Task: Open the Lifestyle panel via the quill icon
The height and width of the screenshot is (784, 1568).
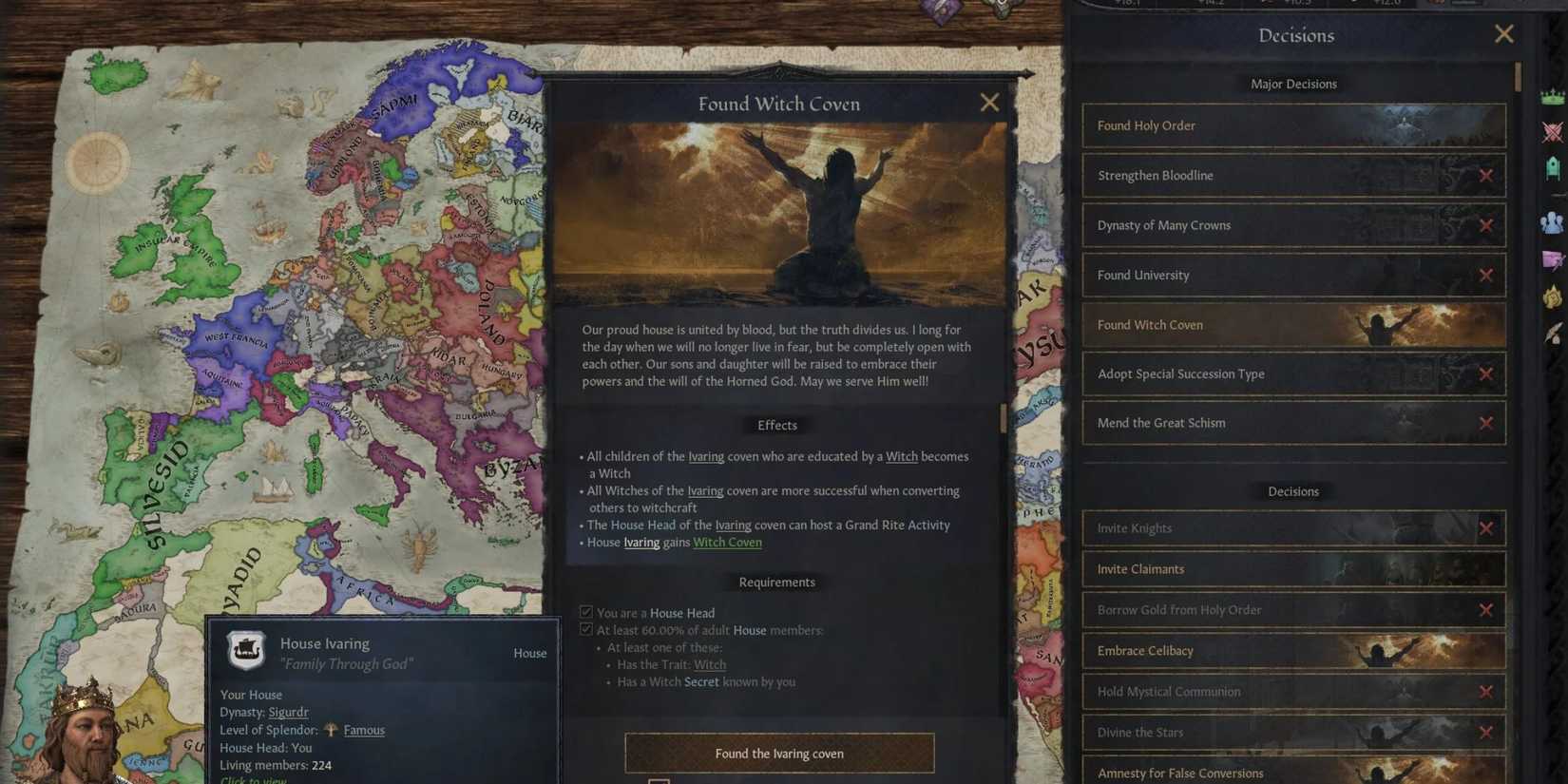Action: tap(1553, 332)
